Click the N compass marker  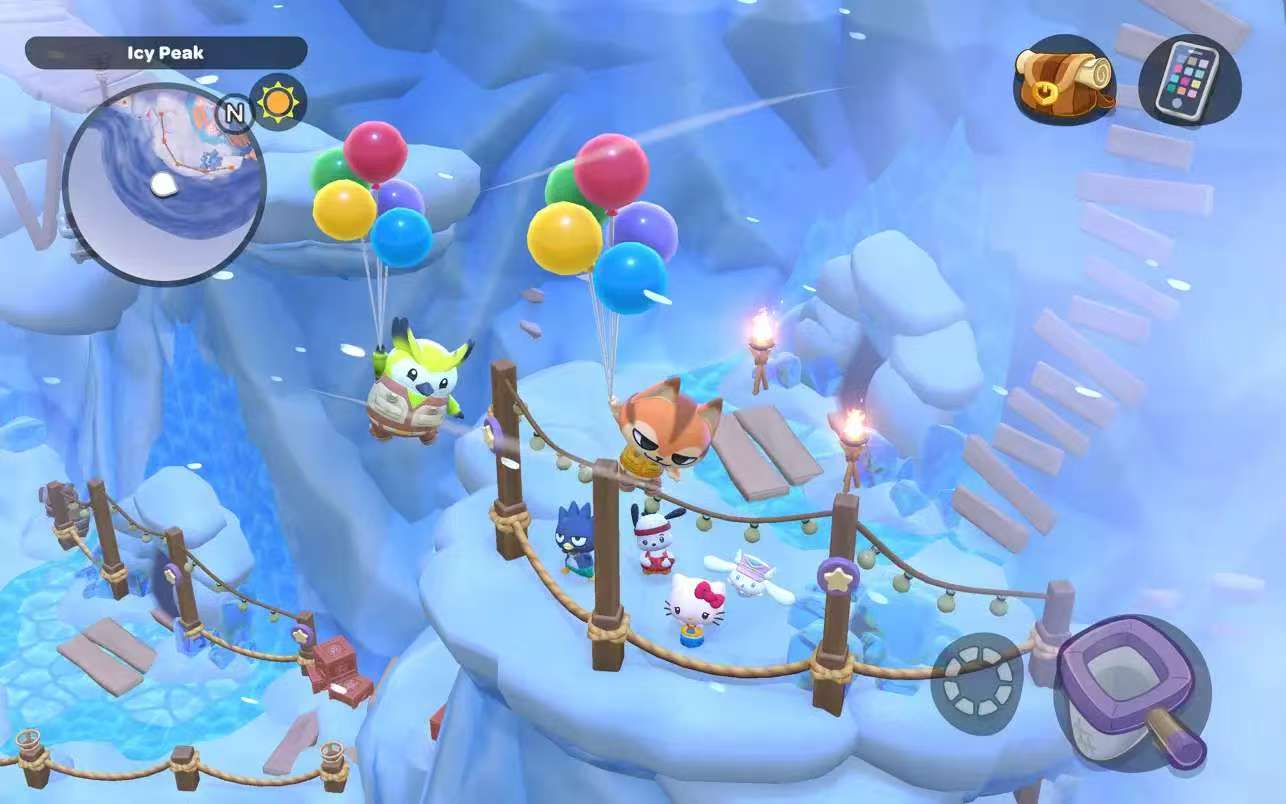(x=234, y=114)
